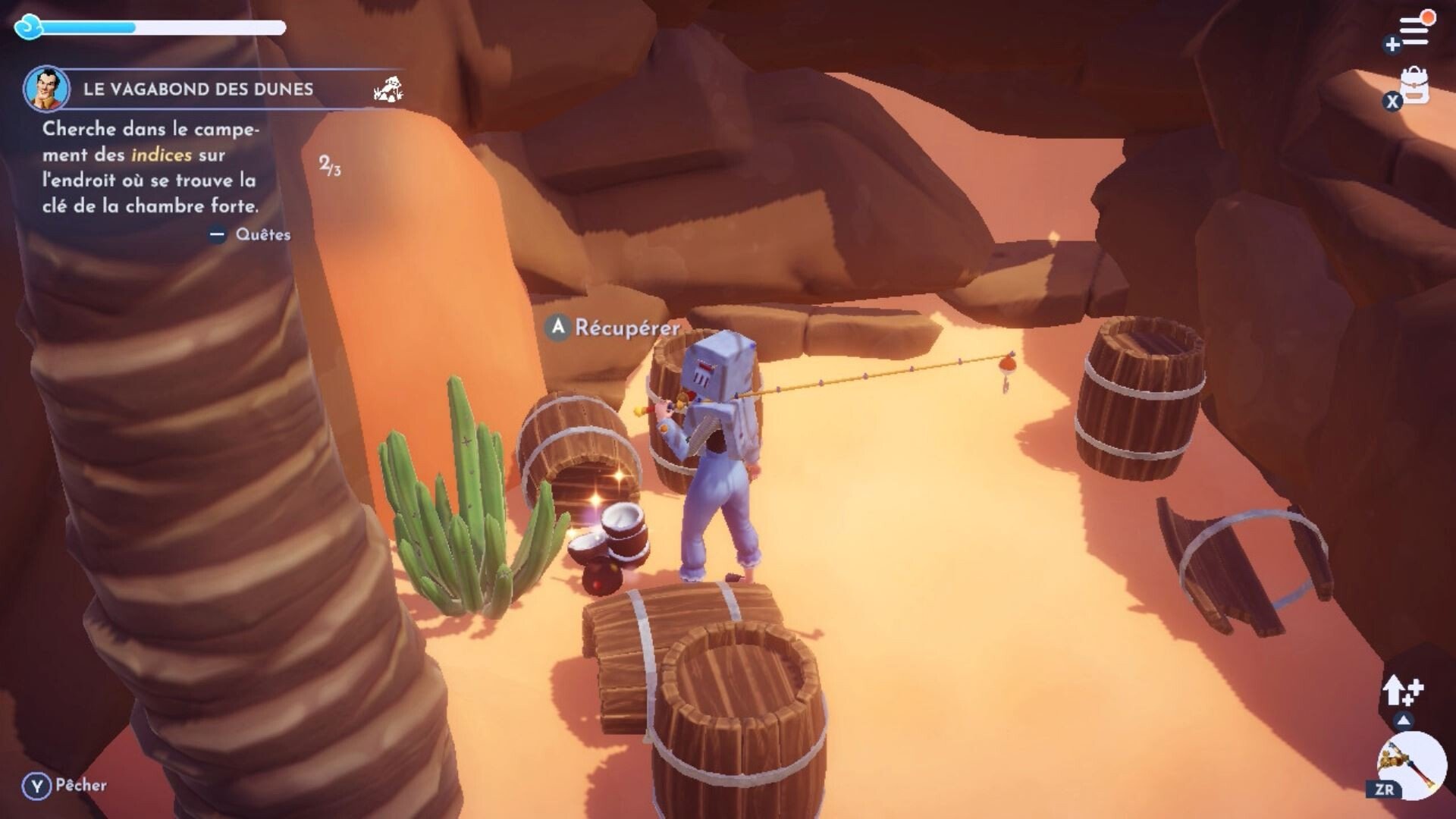The width and height of the screenshot is (1456, 819).
Task: Select the fishing rod tool icon
Action: coord(1410,764)
